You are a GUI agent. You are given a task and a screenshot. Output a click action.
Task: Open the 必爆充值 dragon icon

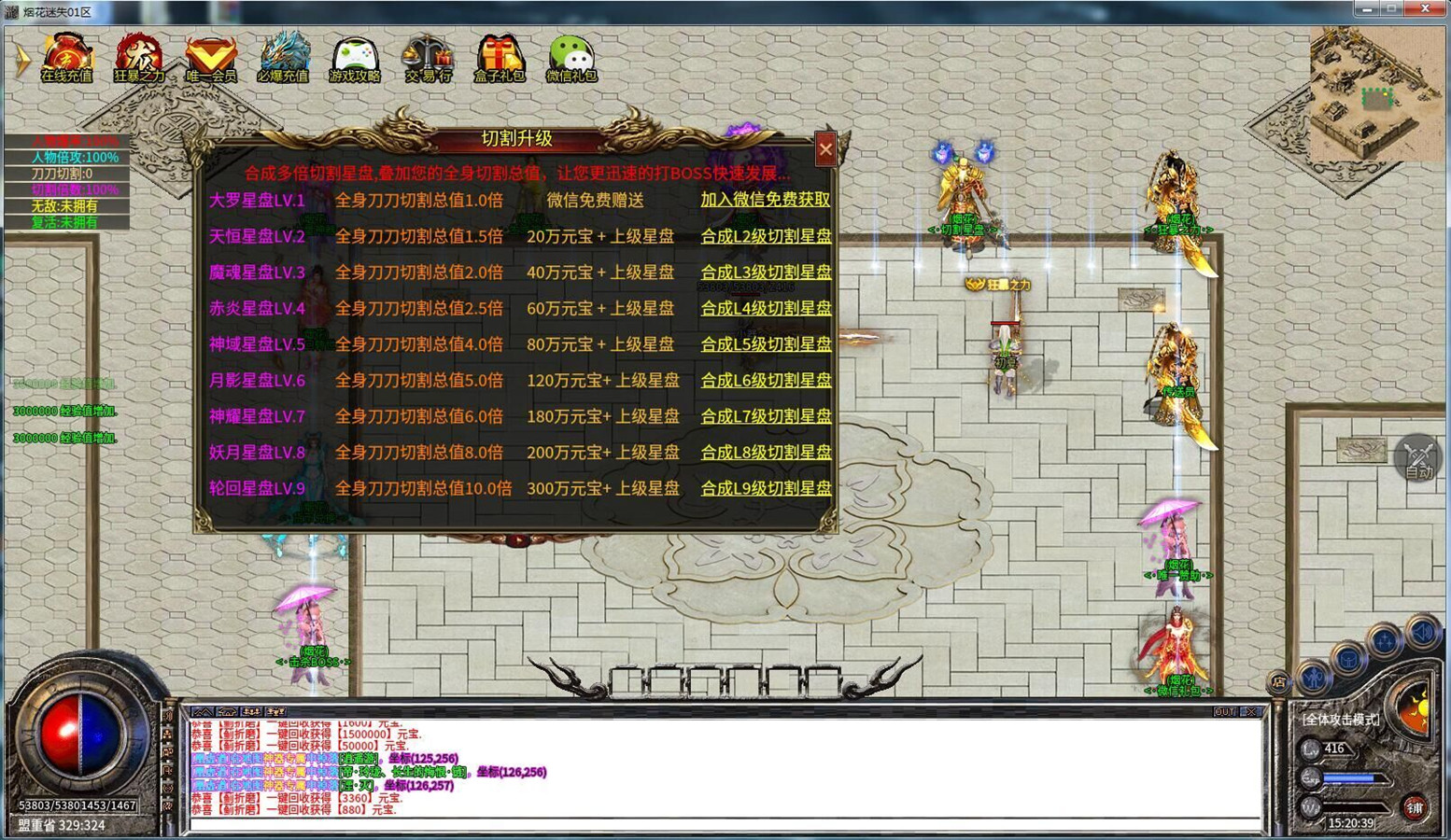click(x=283, y=58)
